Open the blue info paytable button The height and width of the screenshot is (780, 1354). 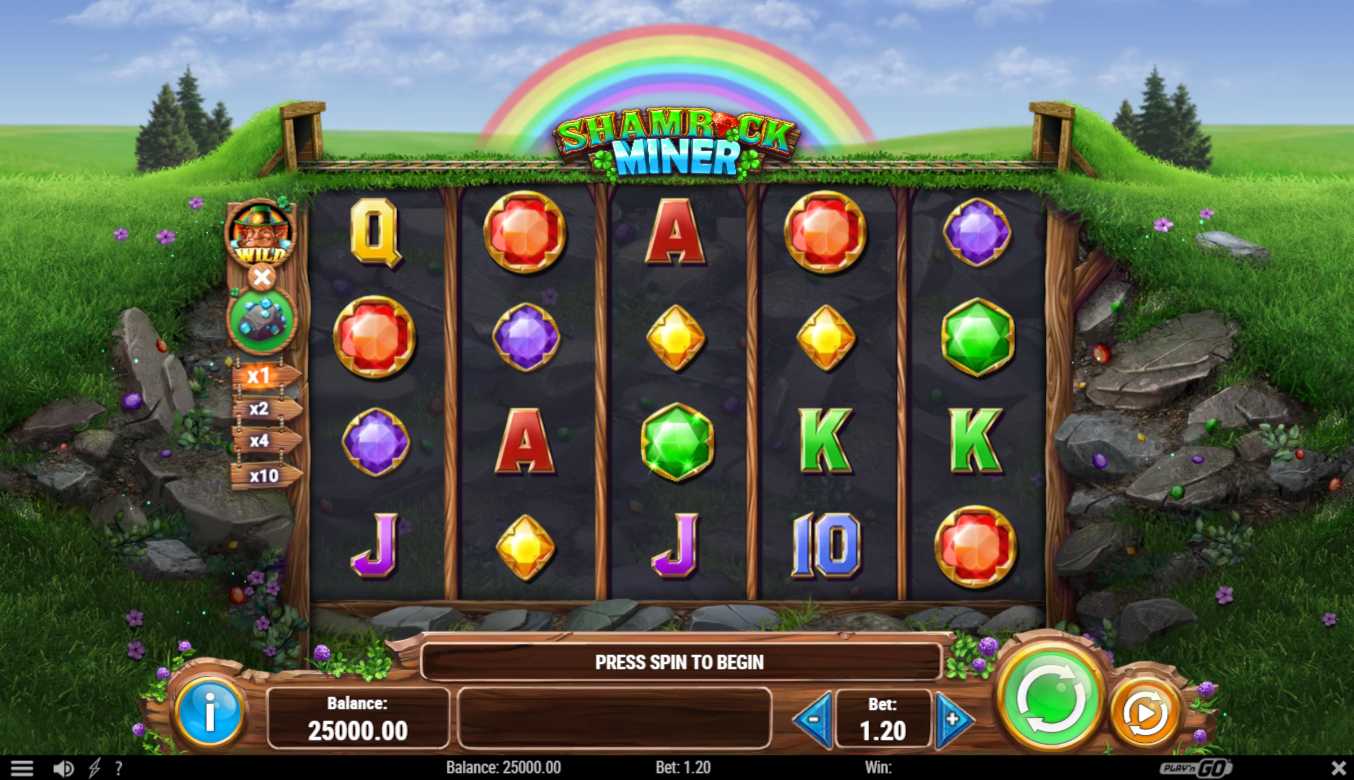click(209, 713)
